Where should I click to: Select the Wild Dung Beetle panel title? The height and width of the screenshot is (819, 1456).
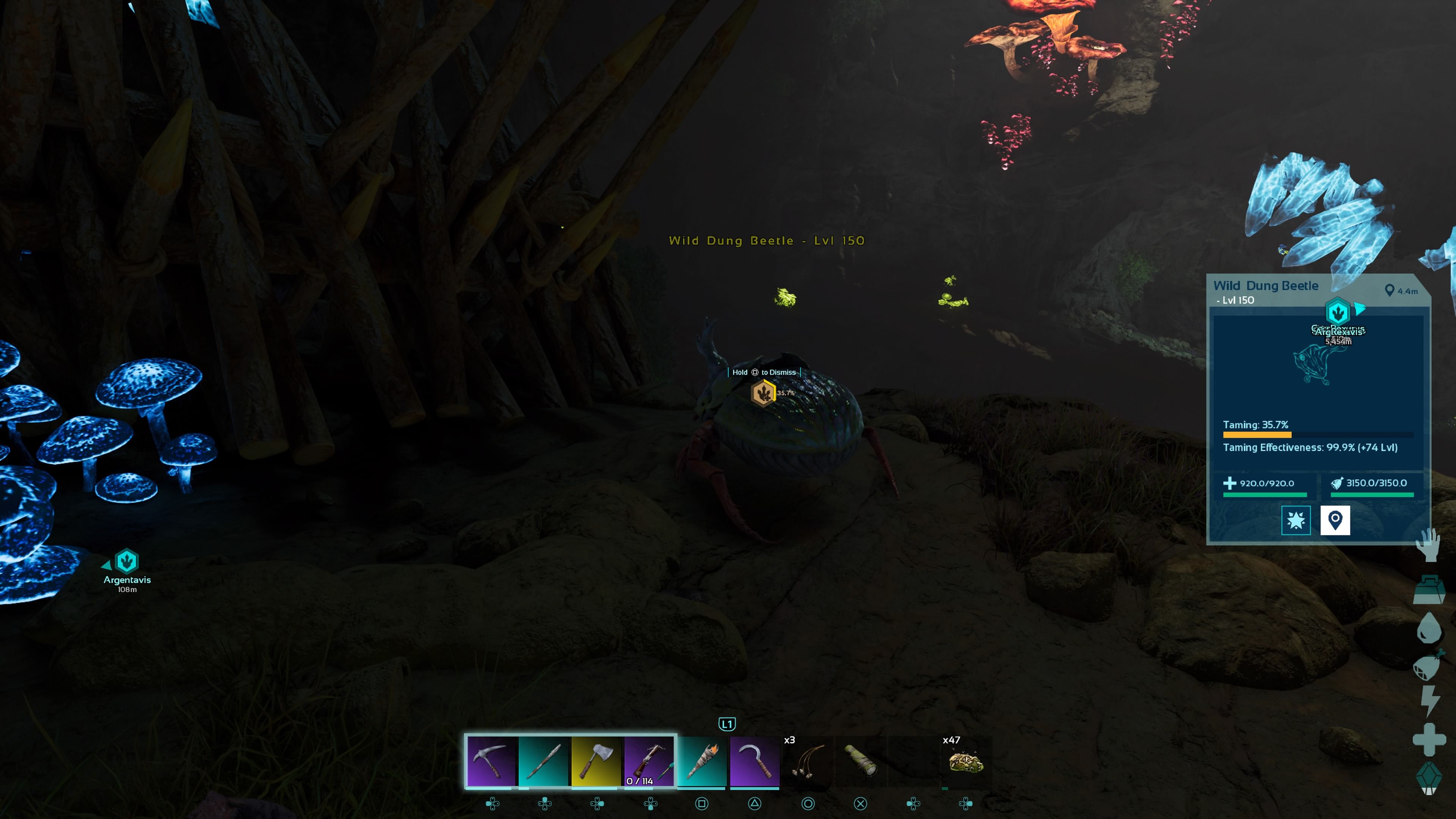point(1266,286)
